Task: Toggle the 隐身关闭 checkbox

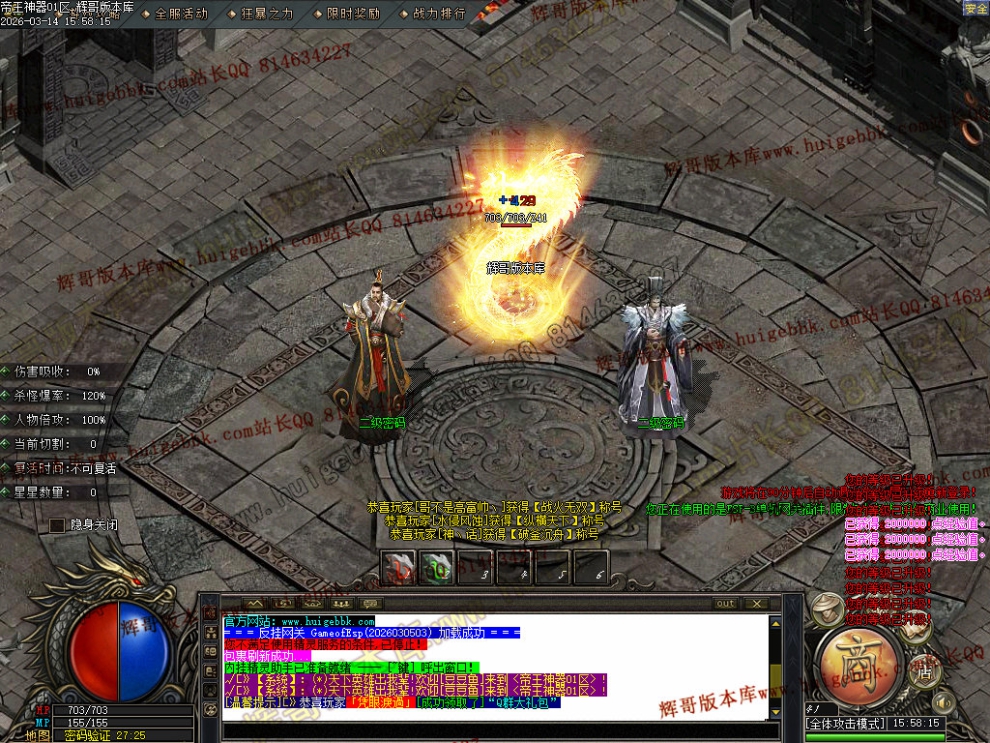Action: point(58,525)
